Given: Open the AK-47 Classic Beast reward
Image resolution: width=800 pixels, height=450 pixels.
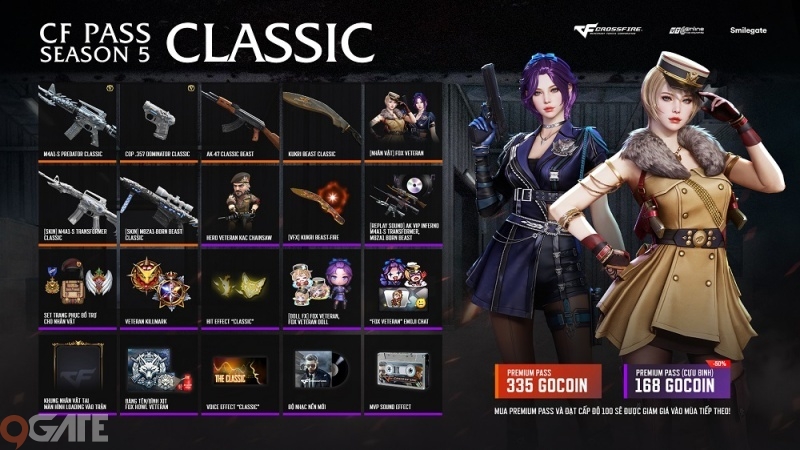Looking at the screenshot, I should tap(239, 120).
